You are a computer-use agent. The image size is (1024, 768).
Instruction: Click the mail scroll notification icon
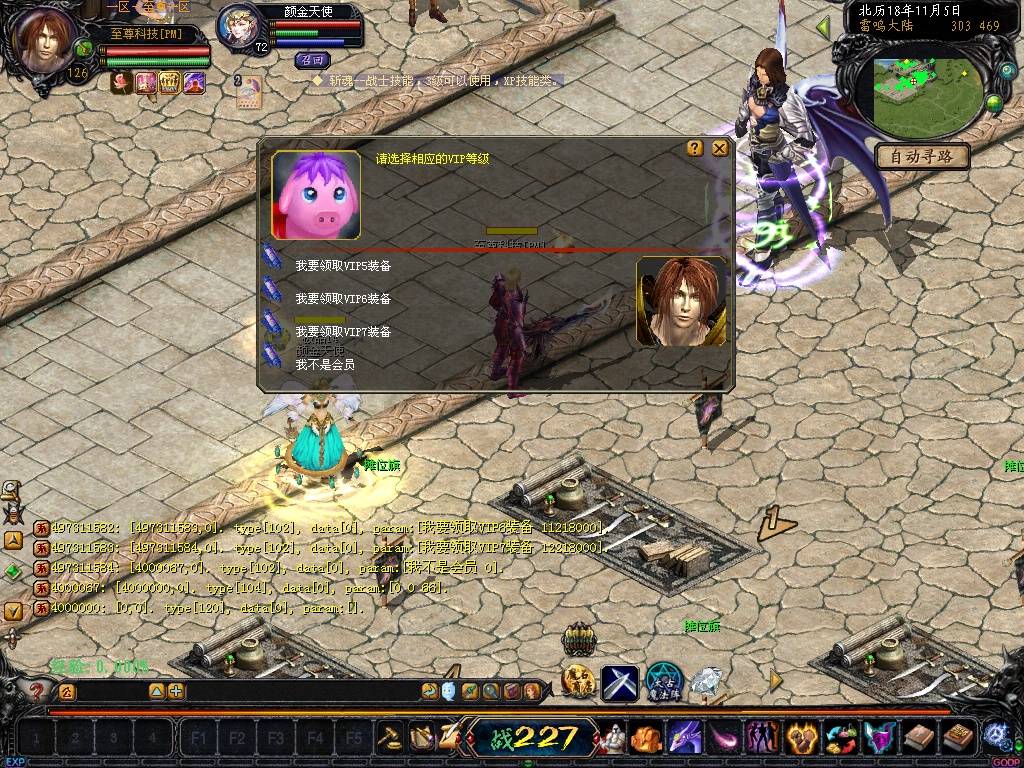pos(248,92)
